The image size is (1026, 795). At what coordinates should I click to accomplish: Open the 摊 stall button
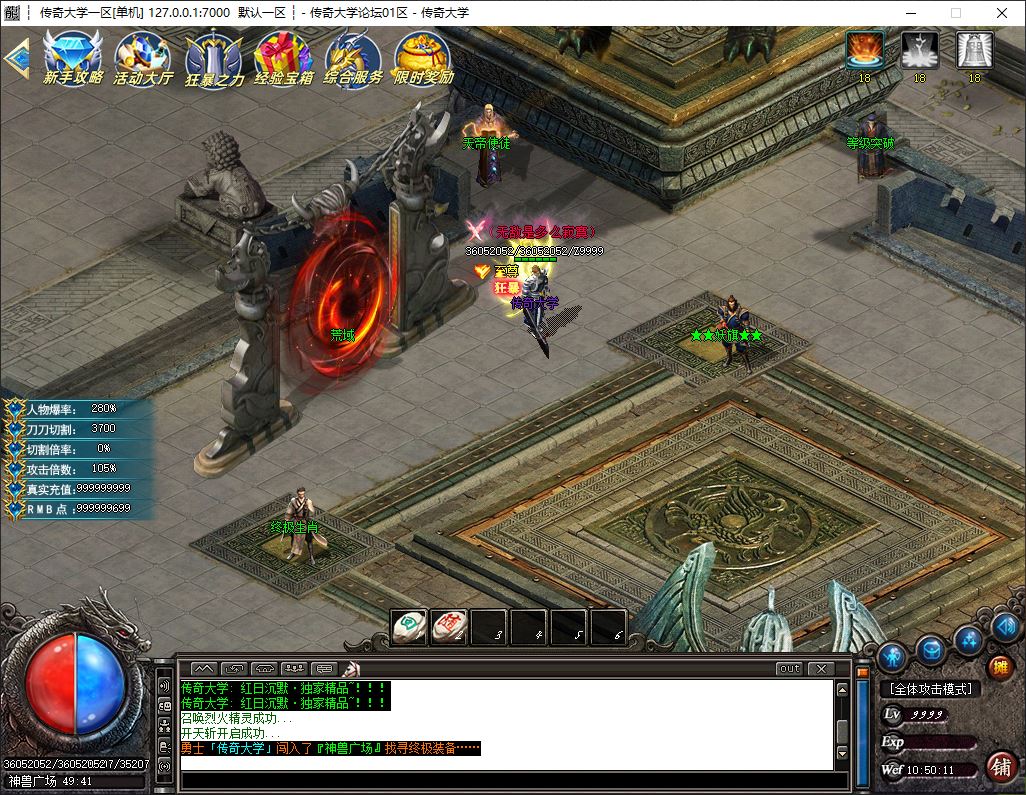pos(999,667)
